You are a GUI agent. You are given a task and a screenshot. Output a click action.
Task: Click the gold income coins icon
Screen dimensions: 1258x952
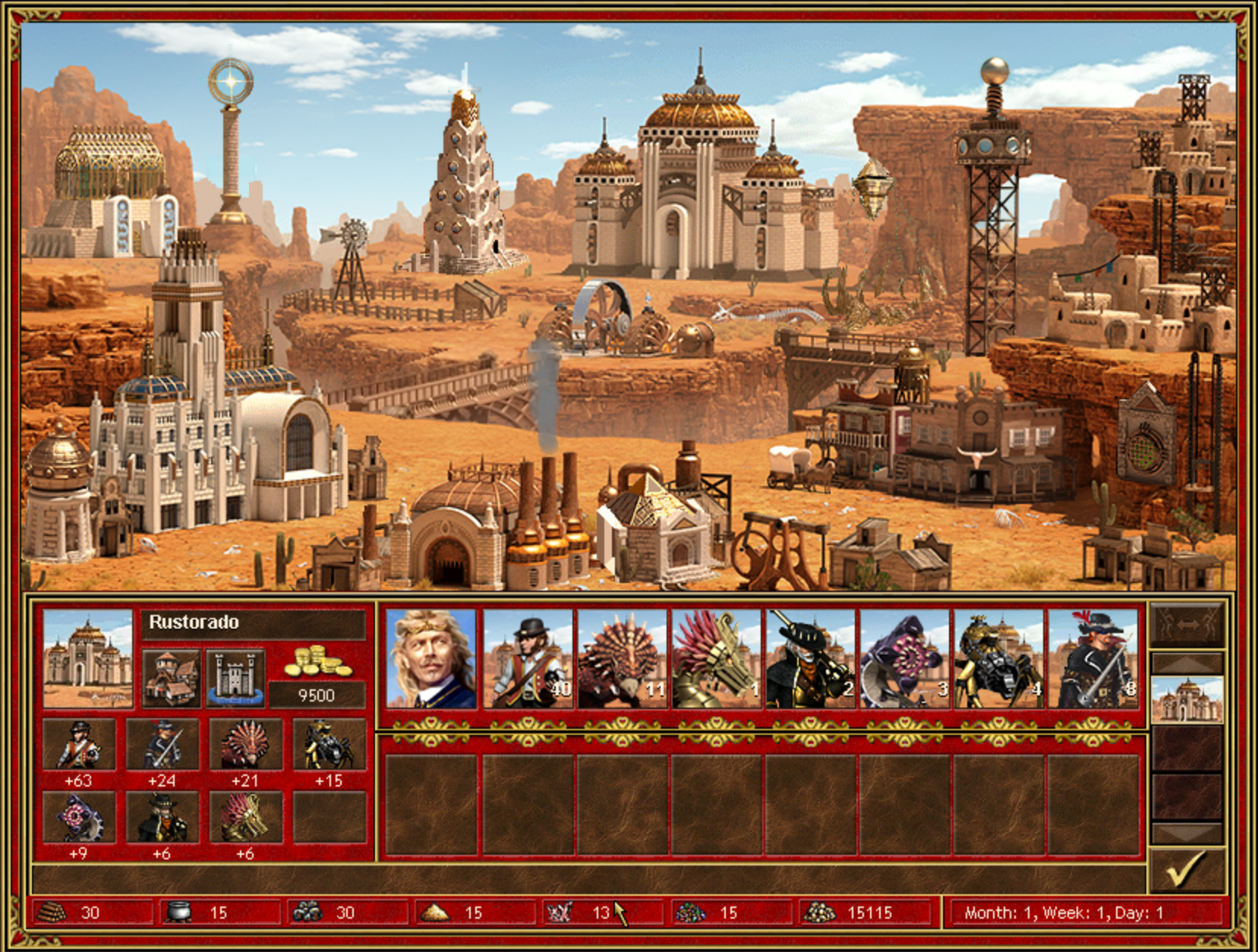[x=317, y=662]
